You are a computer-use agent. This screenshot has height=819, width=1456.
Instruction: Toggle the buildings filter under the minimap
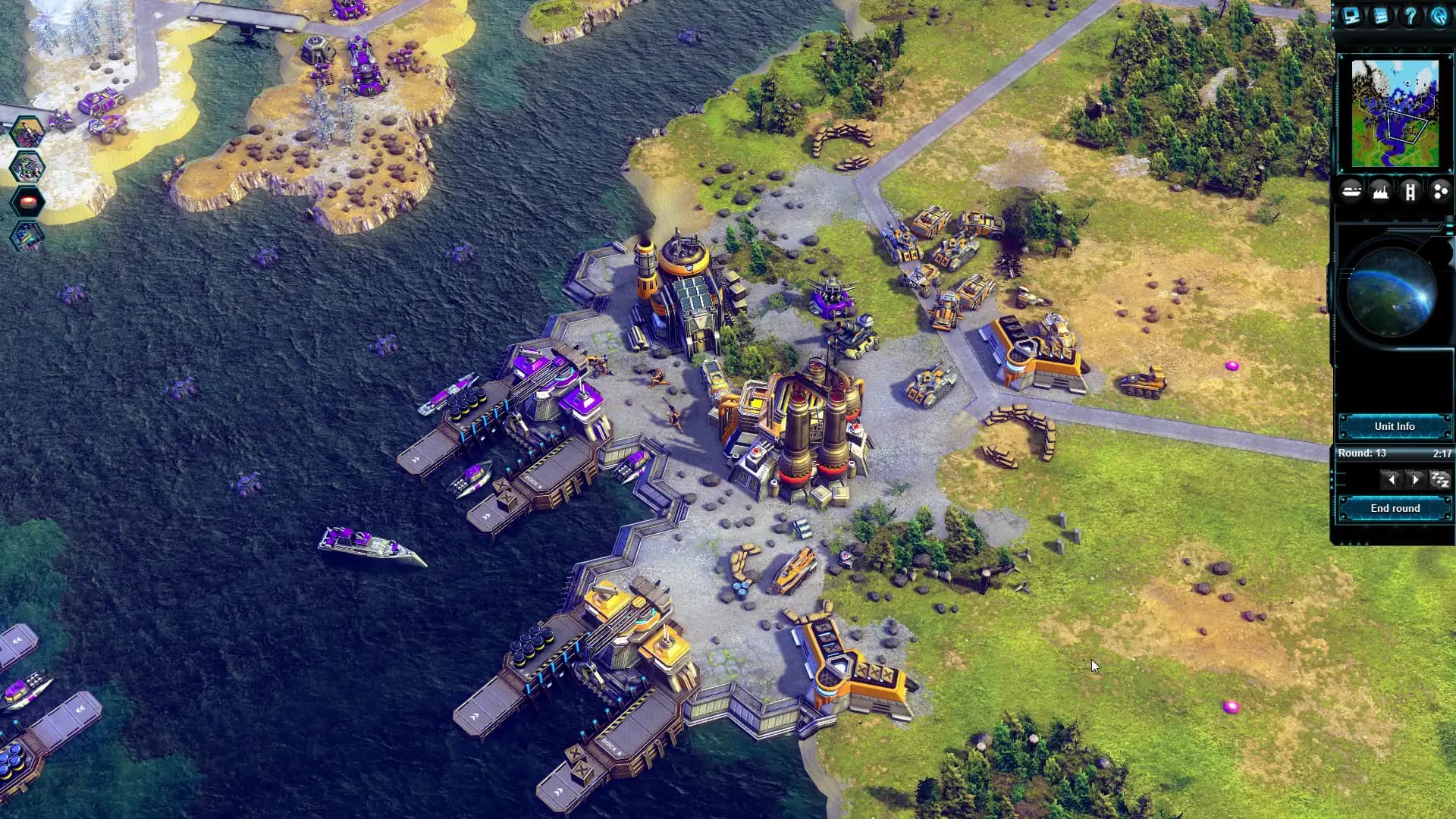pyautogui.click(x=1380, y=190)
